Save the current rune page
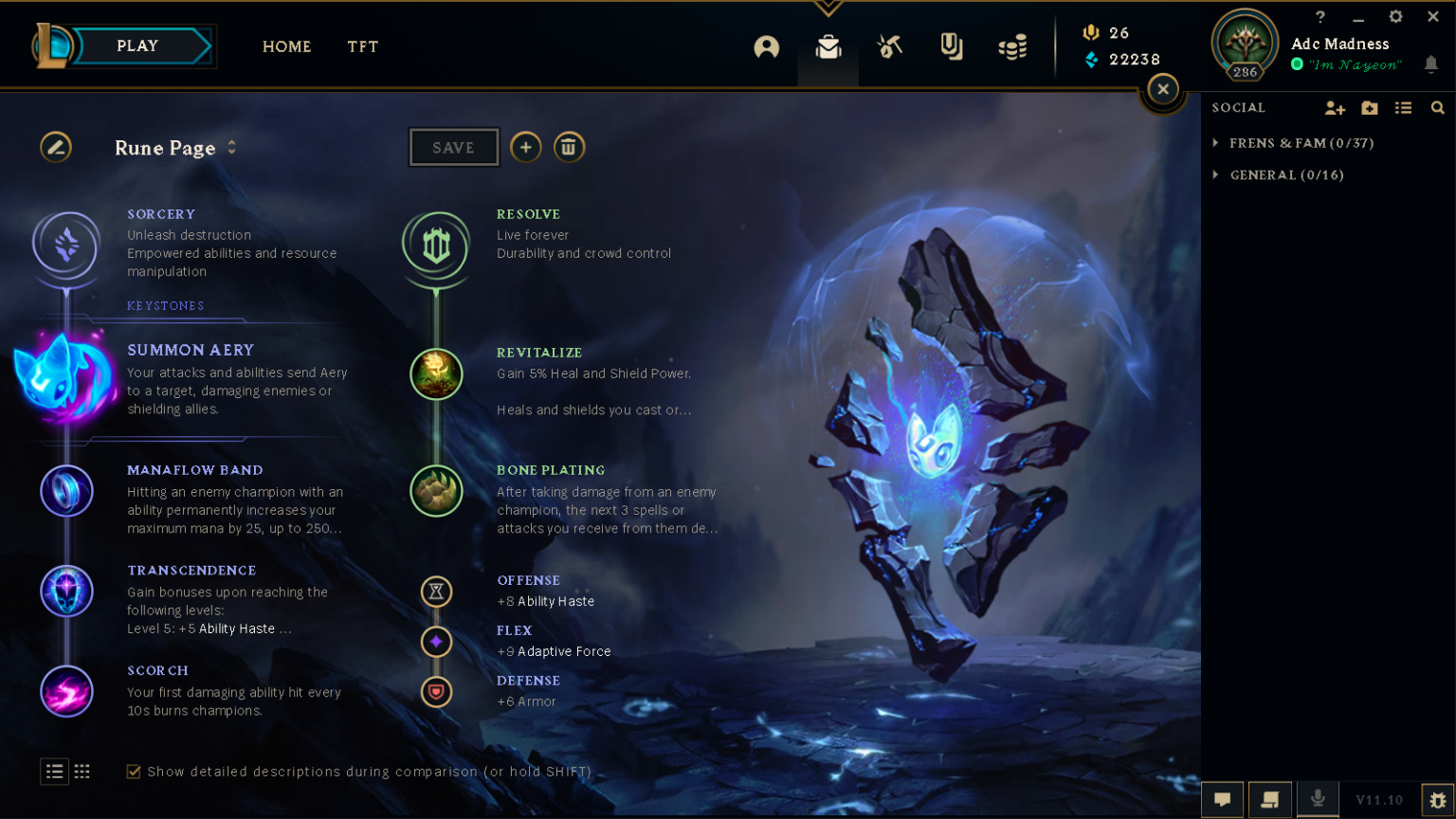This screenshot has height=819, width=1456. (x=453, y=147)
